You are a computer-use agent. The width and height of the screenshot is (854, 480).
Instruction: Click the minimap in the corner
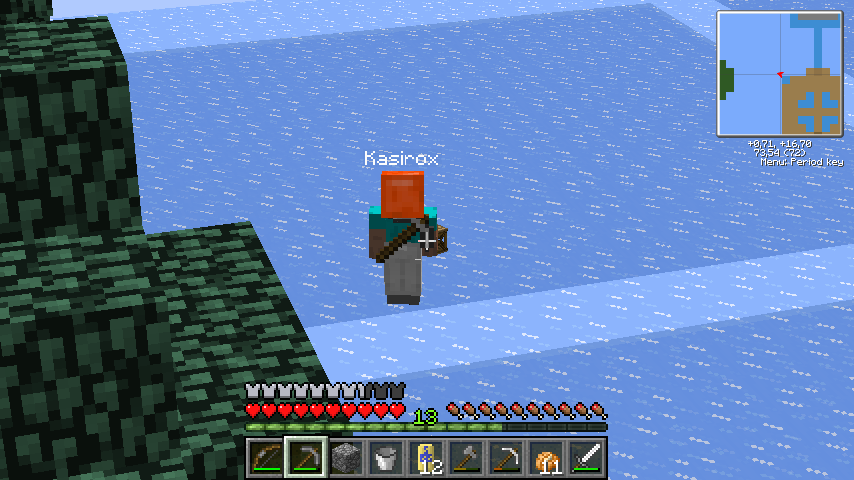pos(779,74)
